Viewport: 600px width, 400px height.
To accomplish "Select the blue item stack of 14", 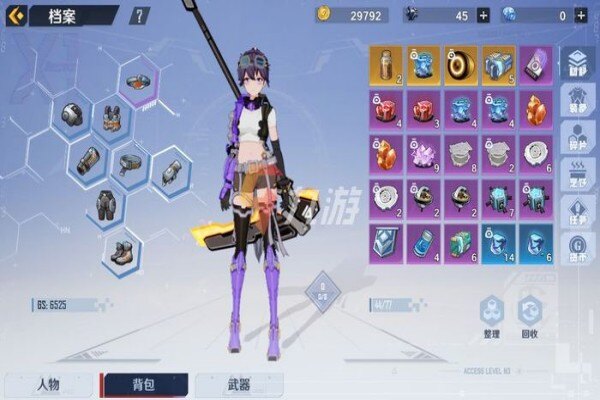I will (x=499, y=243).
